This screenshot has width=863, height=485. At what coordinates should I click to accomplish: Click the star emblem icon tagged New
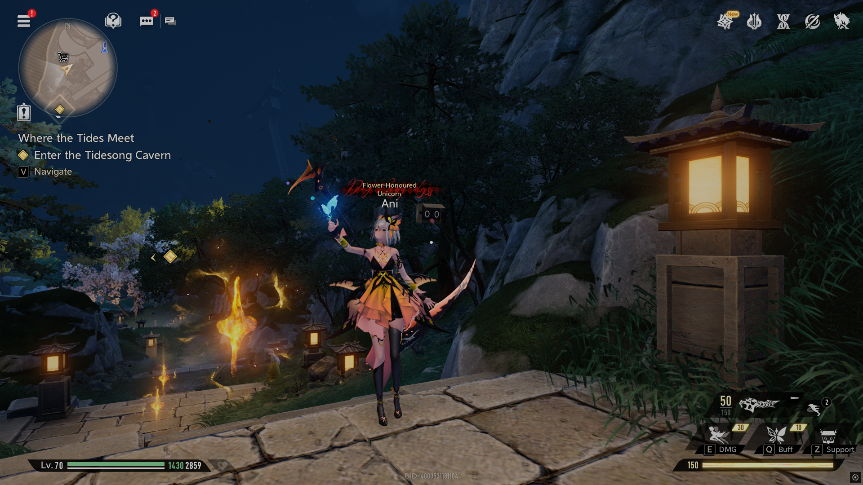[x=726, y=22]
